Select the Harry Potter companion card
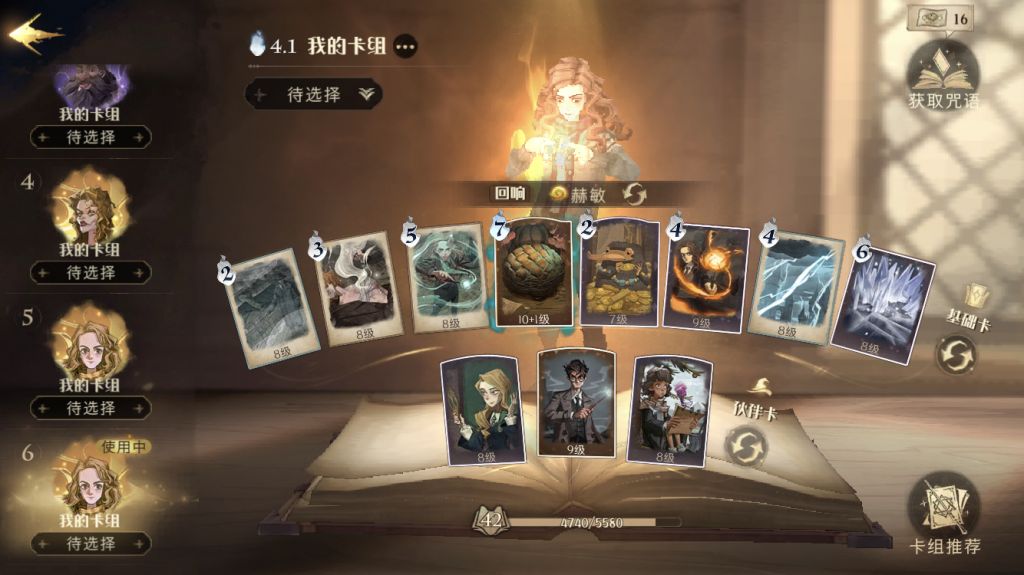This screenshot has height=575, width=1024. point(575,403)
